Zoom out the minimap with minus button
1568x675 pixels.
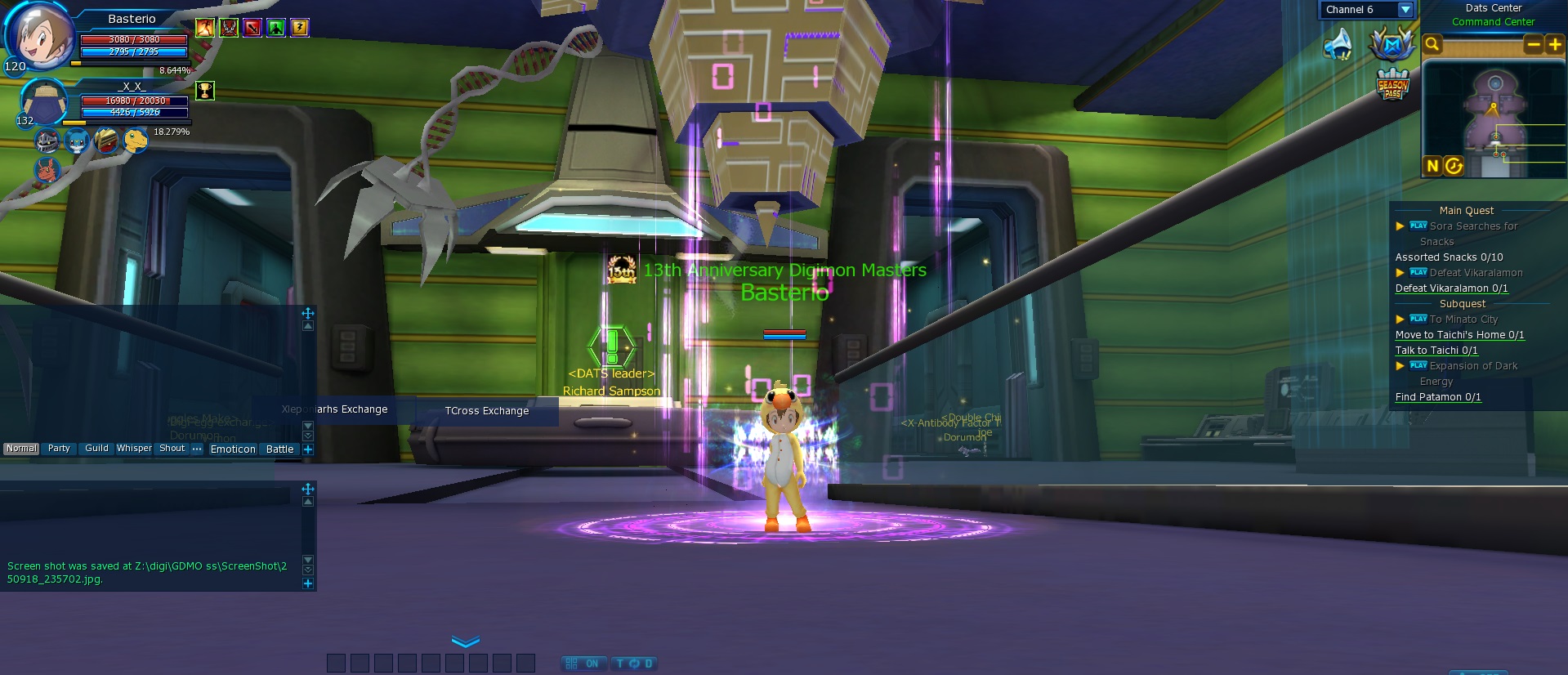1533,45
